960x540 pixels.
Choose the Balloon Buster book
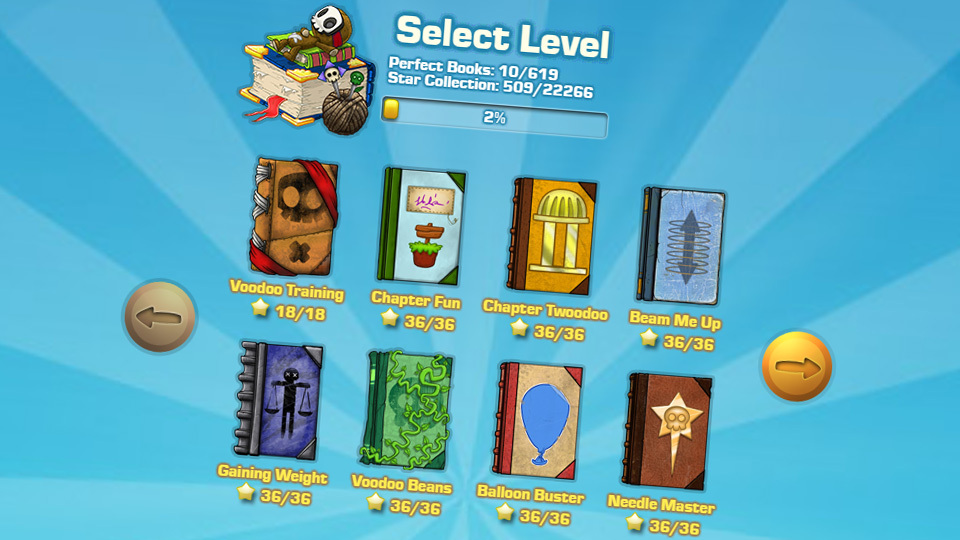[539, 421]
